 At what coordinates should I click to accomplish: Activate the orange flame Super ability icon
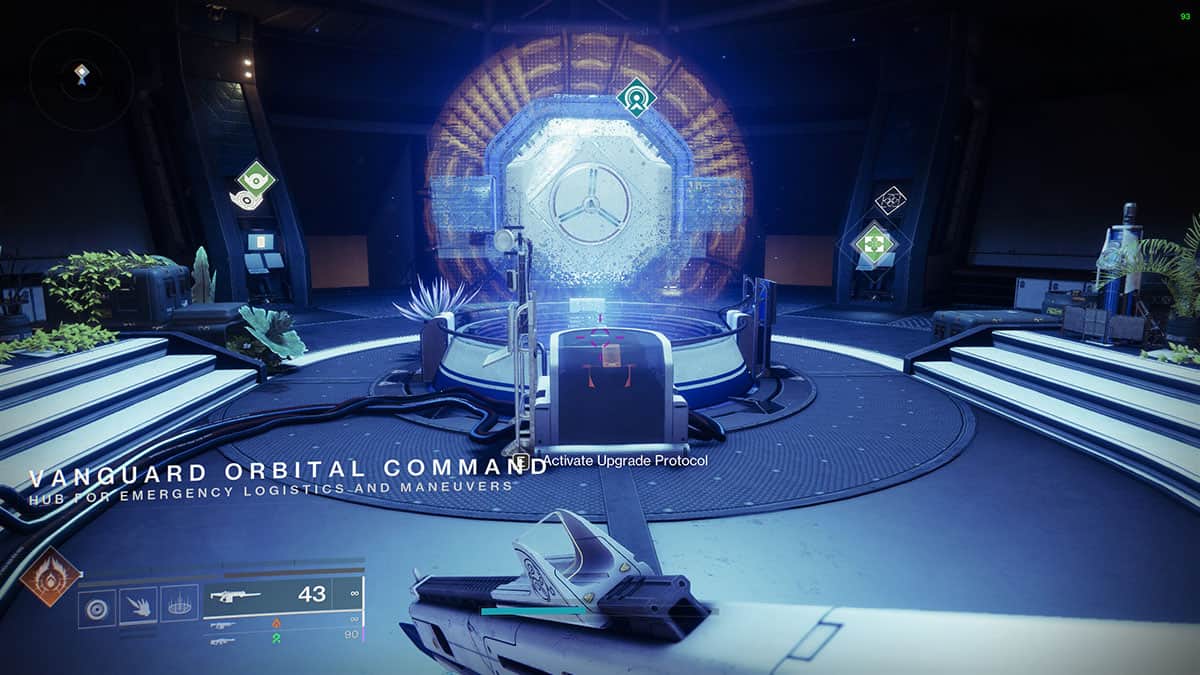point(50,576)
